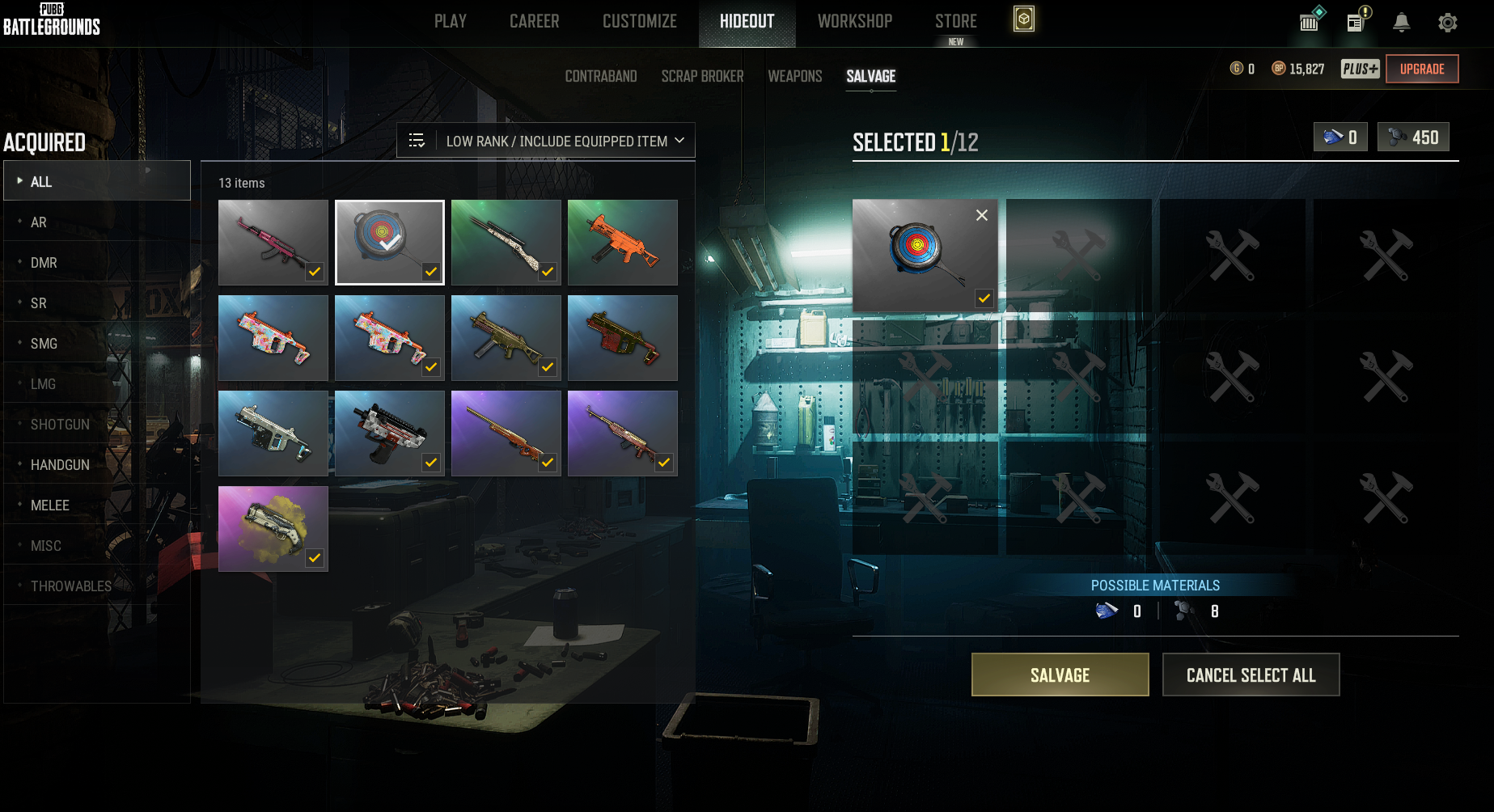Screen dimensions: 1494x812
Task: Open the sort filter dropdown
Action: pos(546,141)
